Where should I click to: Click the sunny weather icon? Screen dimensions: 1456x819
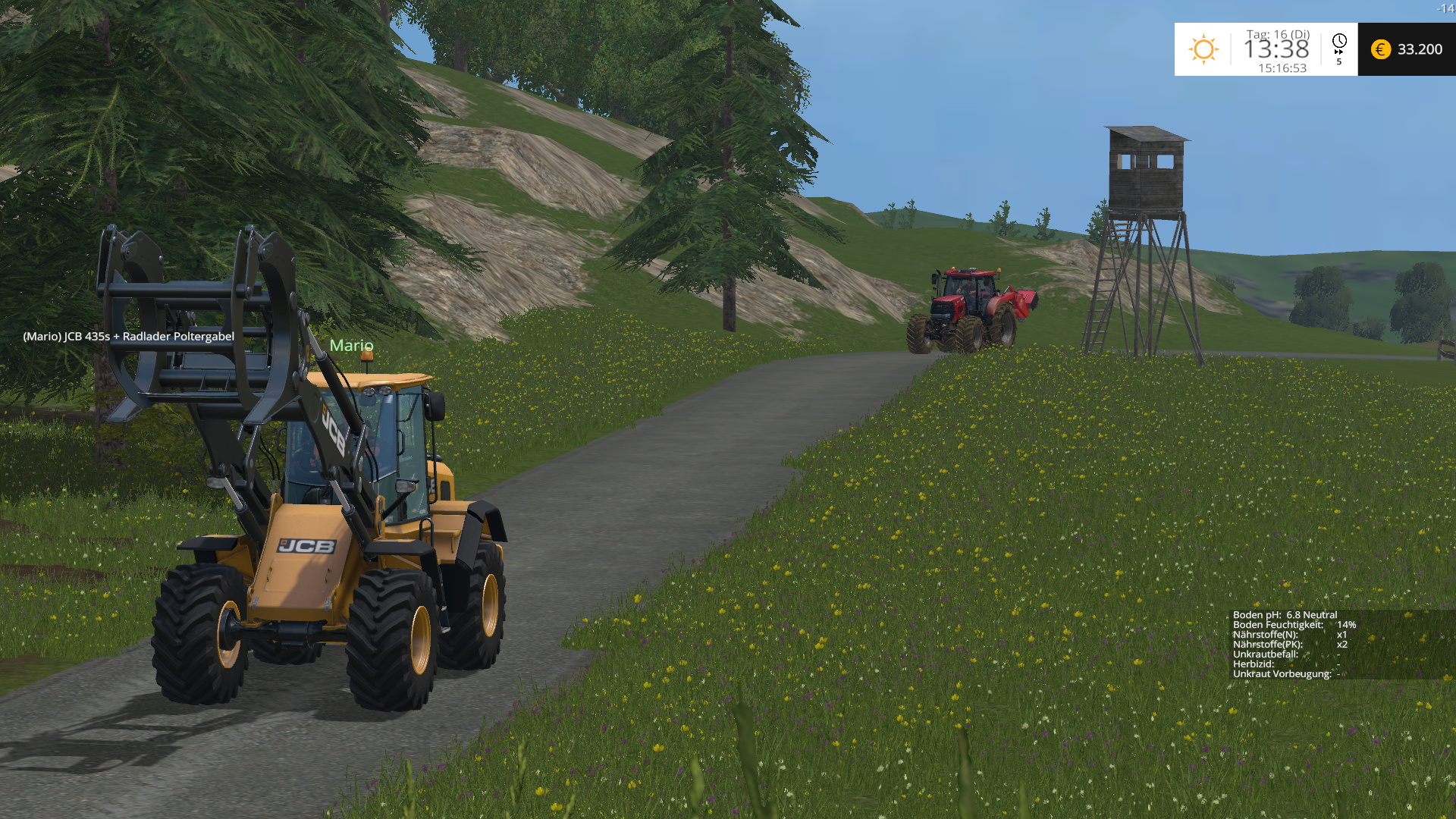pyautogui.click(x=1203, y=49)
